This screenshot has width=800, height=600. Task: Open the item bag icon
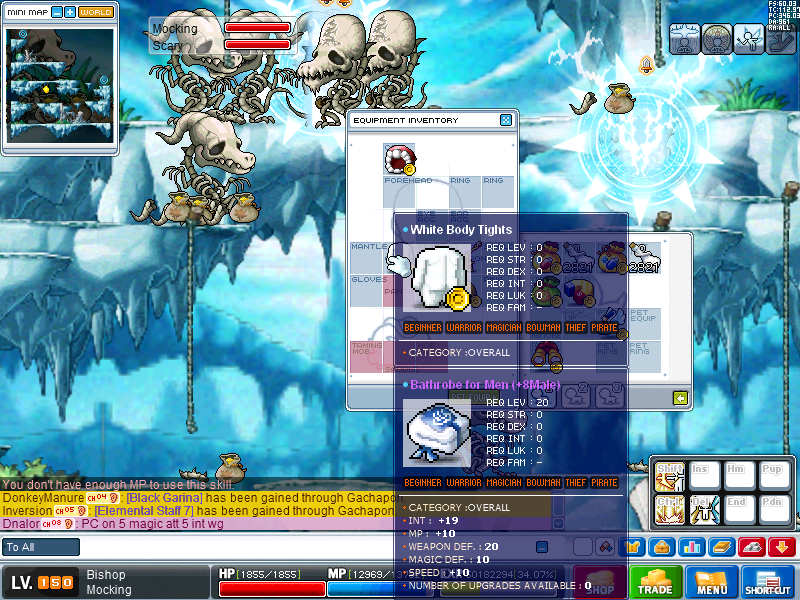click(x=661, y=547)
